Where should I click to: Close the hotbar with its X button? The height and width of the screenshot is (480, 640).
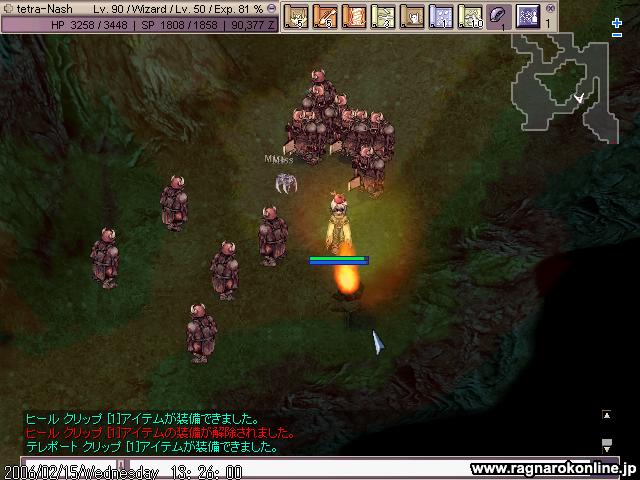pyautogui.click(x=549, y=7)
